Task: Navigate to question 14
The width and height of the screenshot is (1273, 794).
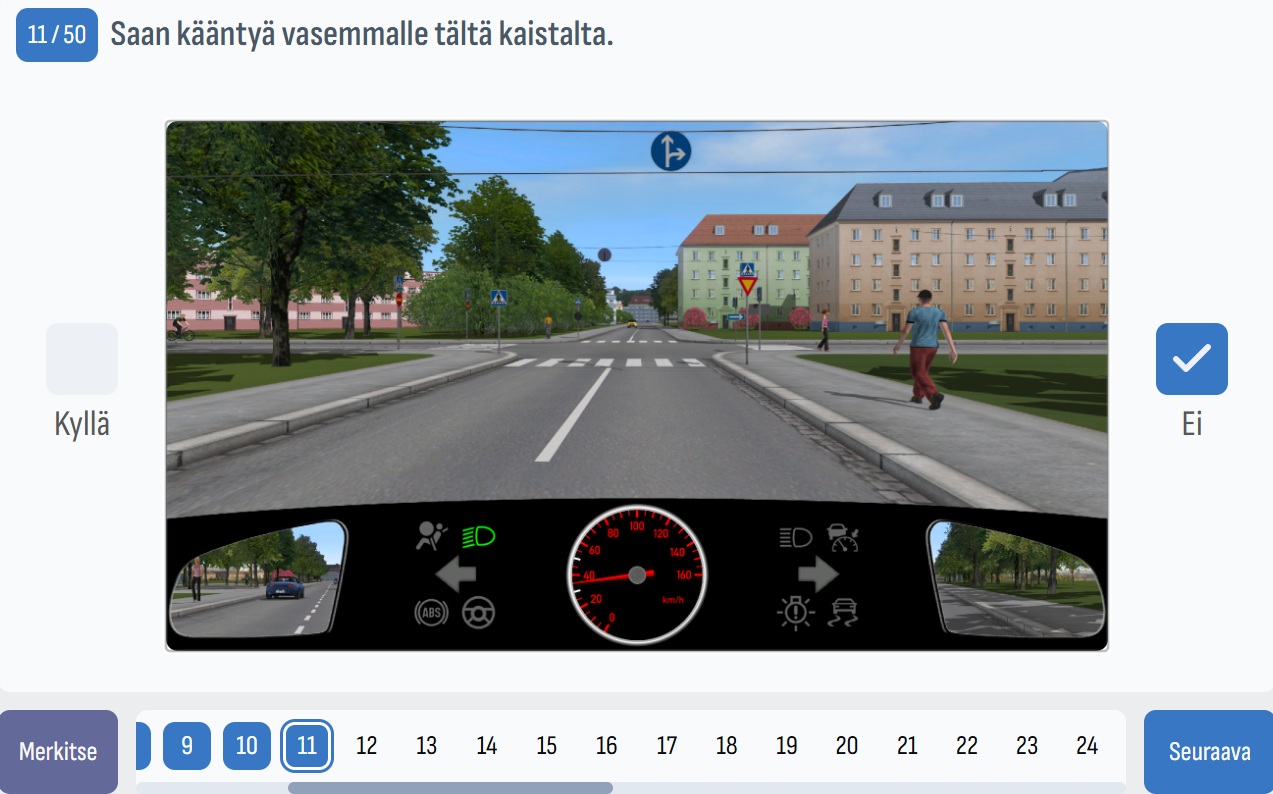Action: 487,746
